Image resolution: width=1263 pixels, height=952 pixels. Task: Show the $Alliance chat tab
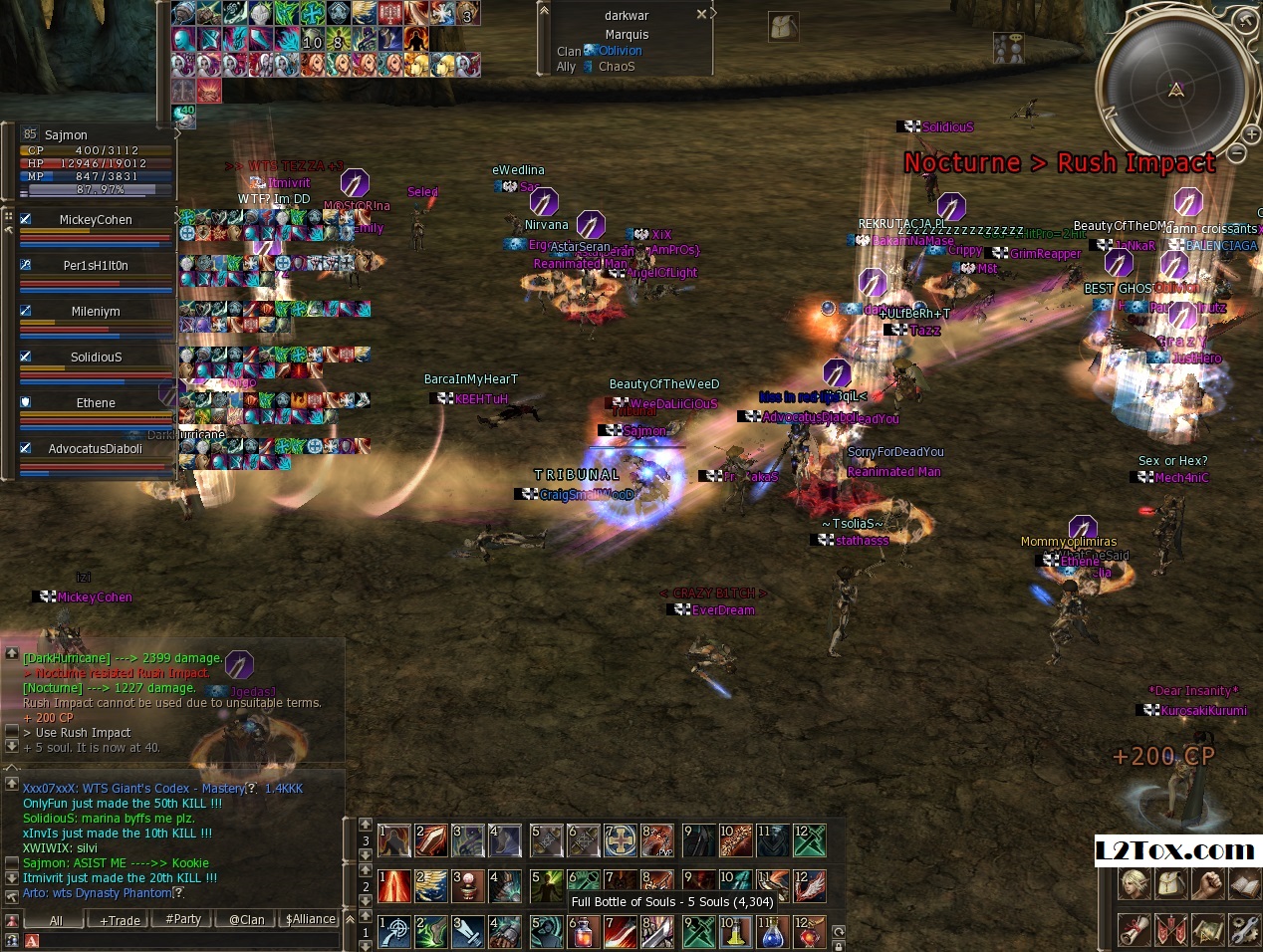coord(311,919)
